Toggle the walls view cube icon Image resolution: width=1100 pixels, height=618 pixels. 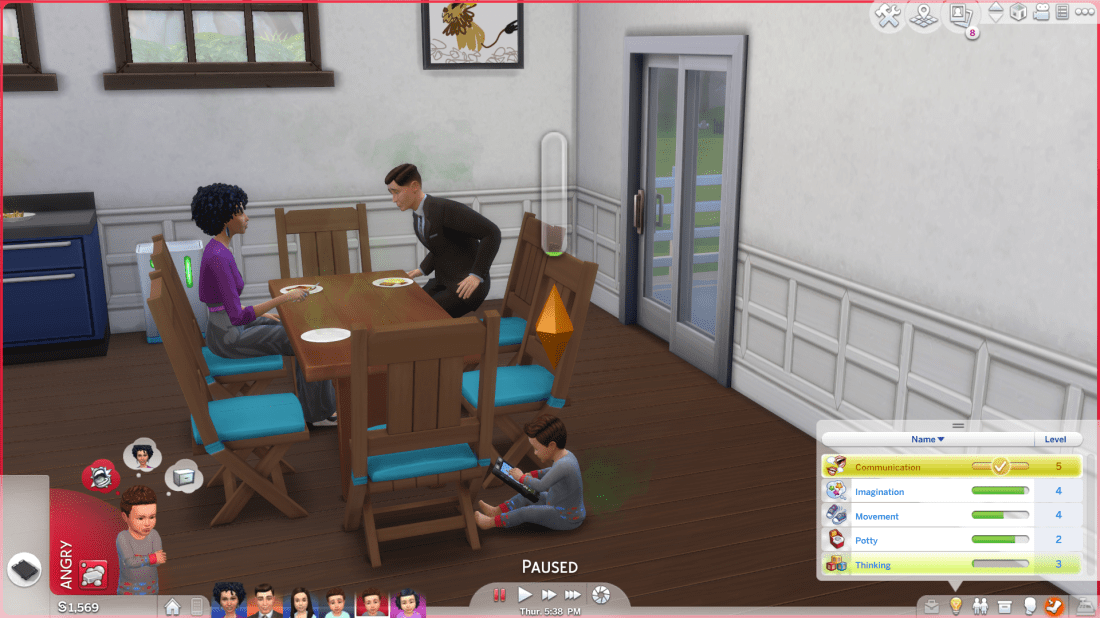[1018, 13]
